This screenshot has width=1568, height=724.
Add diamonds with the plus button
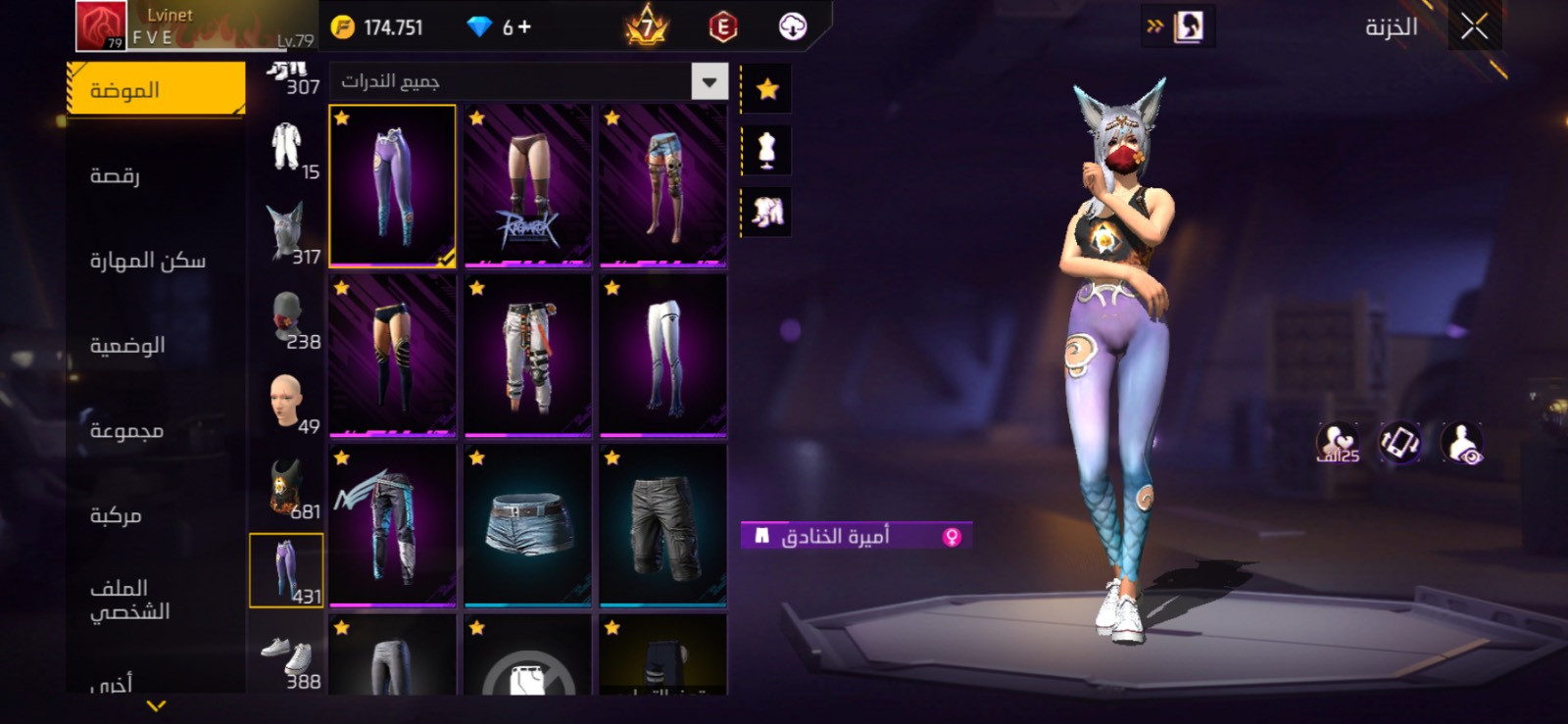(524, 26)
